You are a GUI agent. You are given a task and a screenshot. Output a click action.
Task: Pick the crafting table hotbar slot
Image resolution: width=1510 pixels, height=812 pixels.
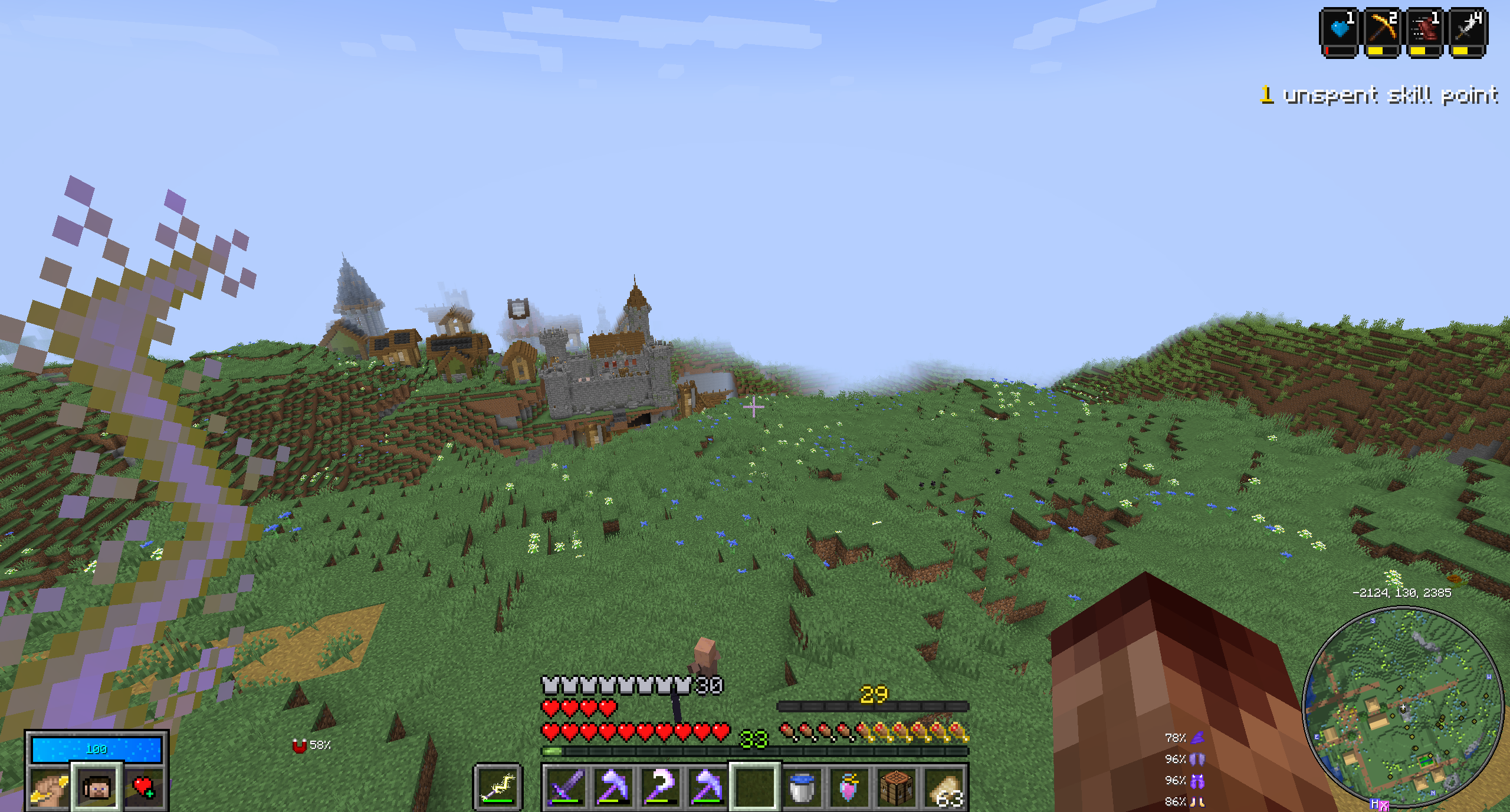coord(895,787)
